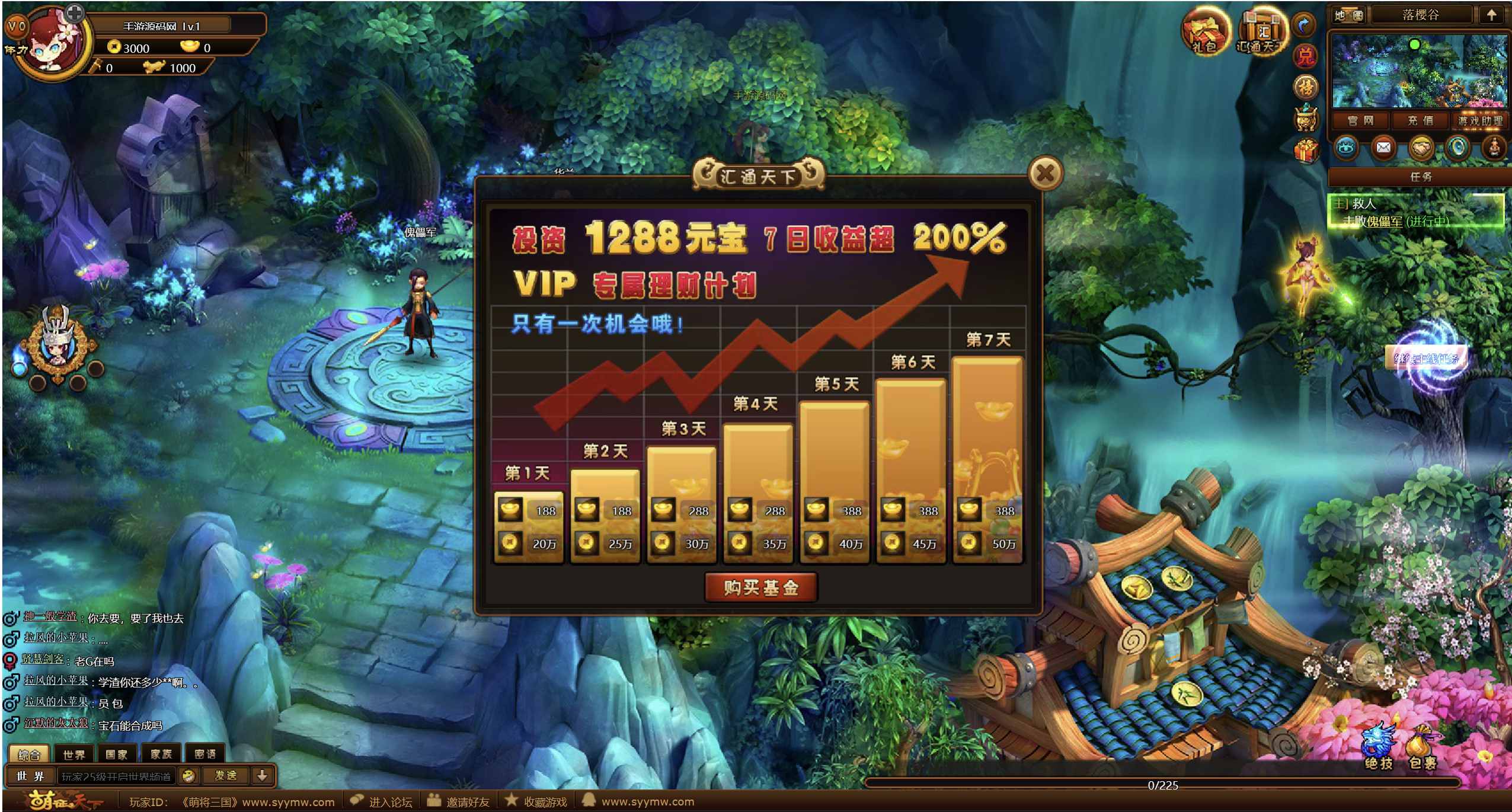Open the 进入论坛 forum link
The height and width of the screenshot is (812, 1512).
click(x=382, y=802)
